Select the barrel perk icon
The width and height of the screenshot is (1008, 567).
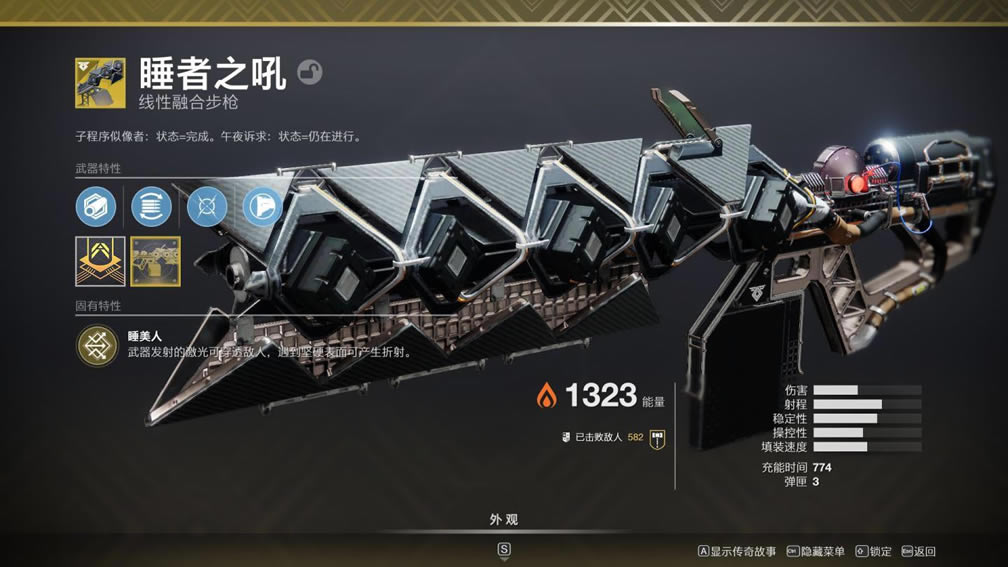95,207
